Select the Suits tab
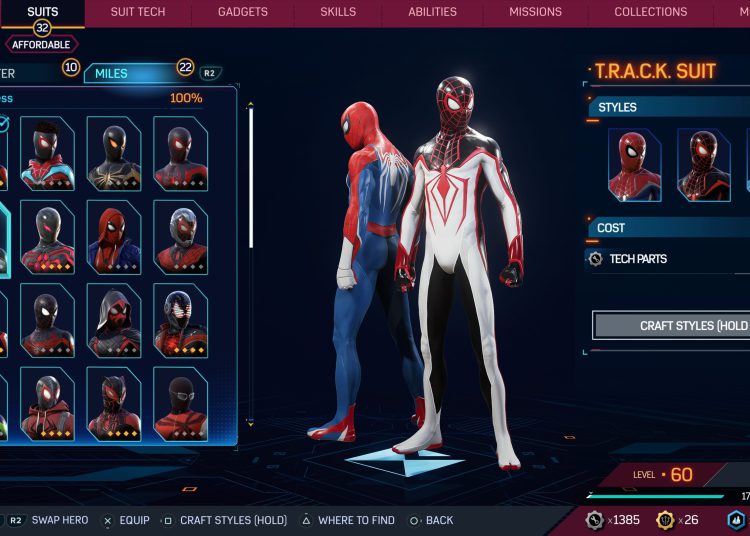 click(42, 12)
